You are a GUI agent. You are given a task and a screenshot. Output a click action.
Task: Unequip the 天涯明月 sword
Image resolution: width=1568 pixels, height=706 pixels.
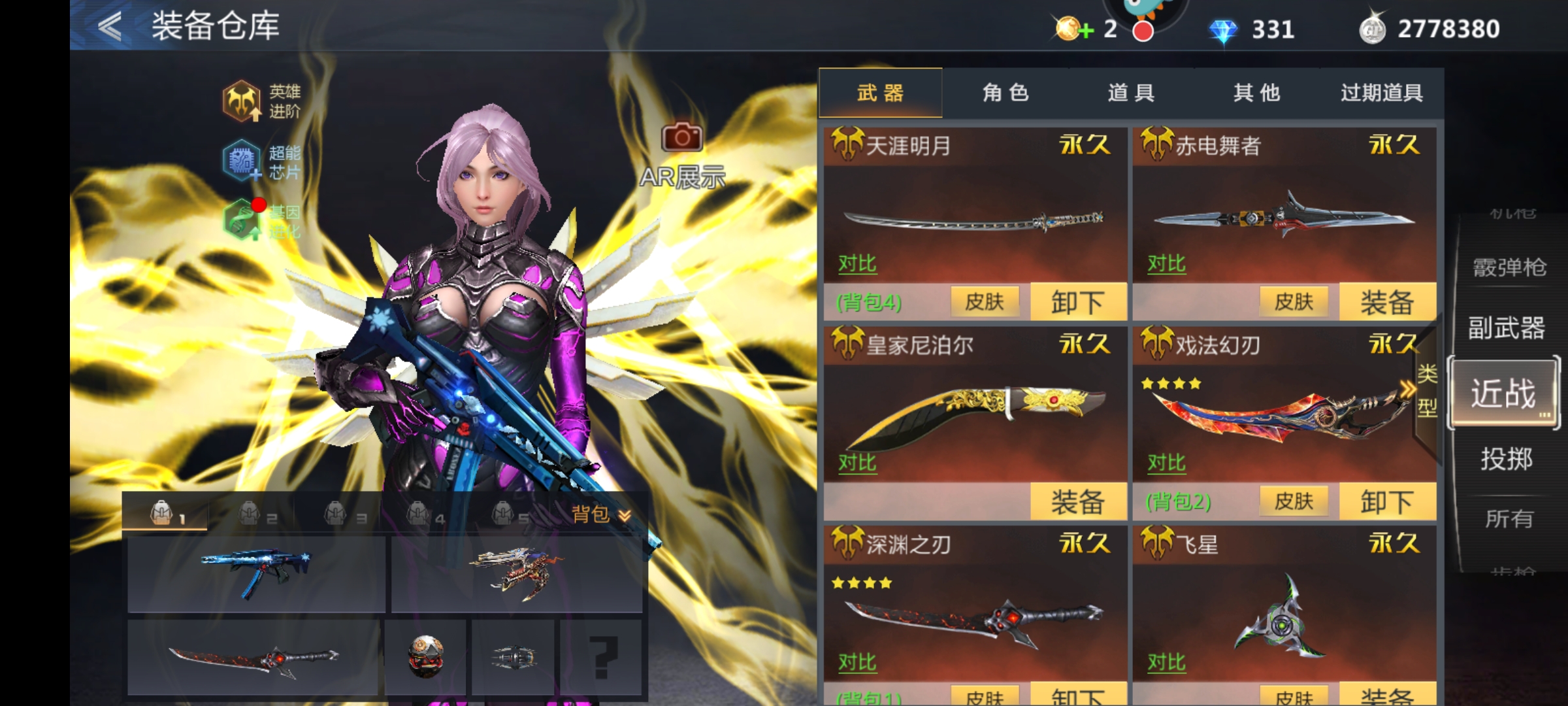(x=1078, y=302)
